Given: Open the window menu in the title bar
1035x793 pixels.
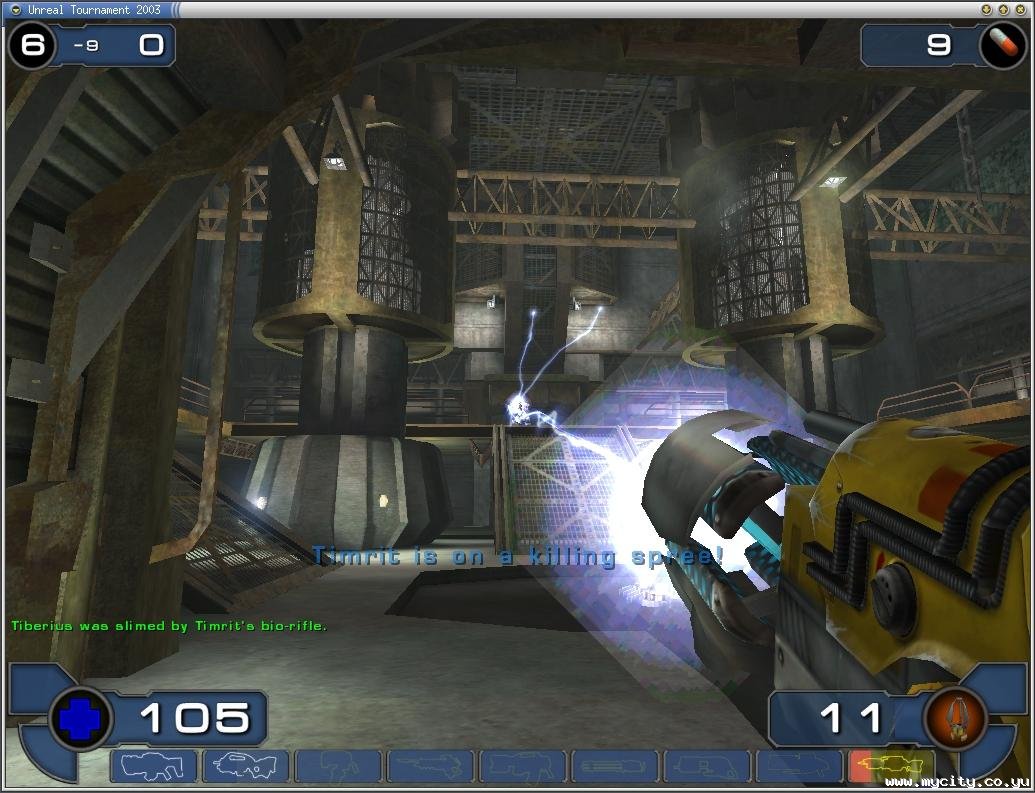Looking at the screenshot, I should point(15,9).
